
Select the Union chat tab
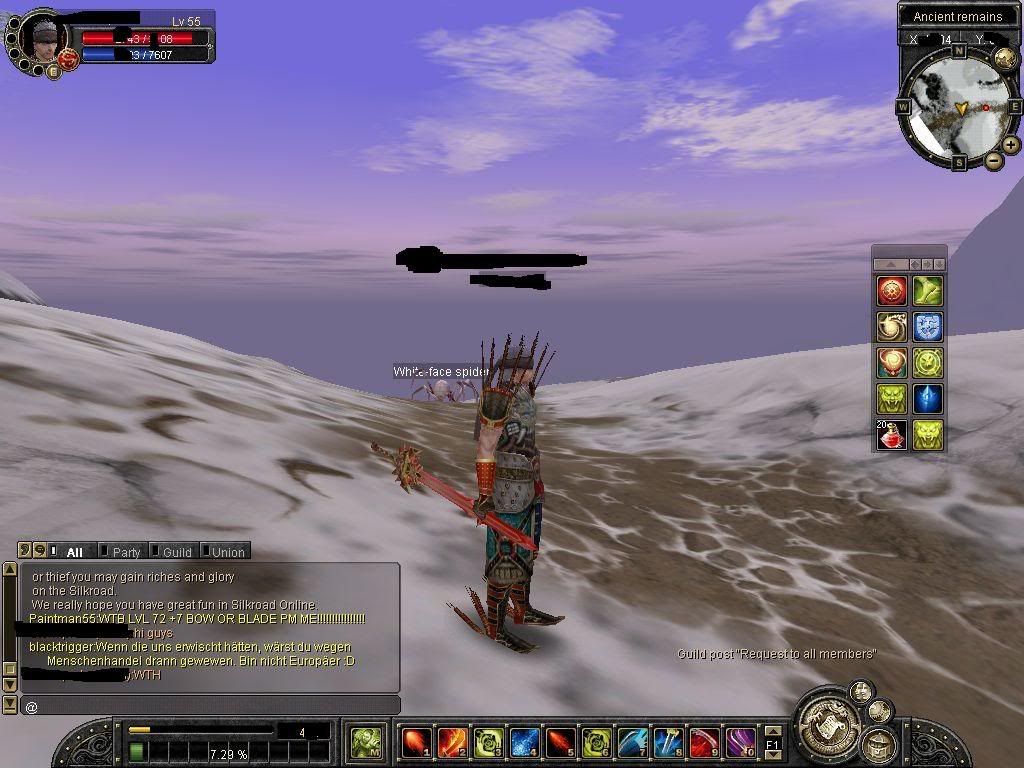click(227, 551)
